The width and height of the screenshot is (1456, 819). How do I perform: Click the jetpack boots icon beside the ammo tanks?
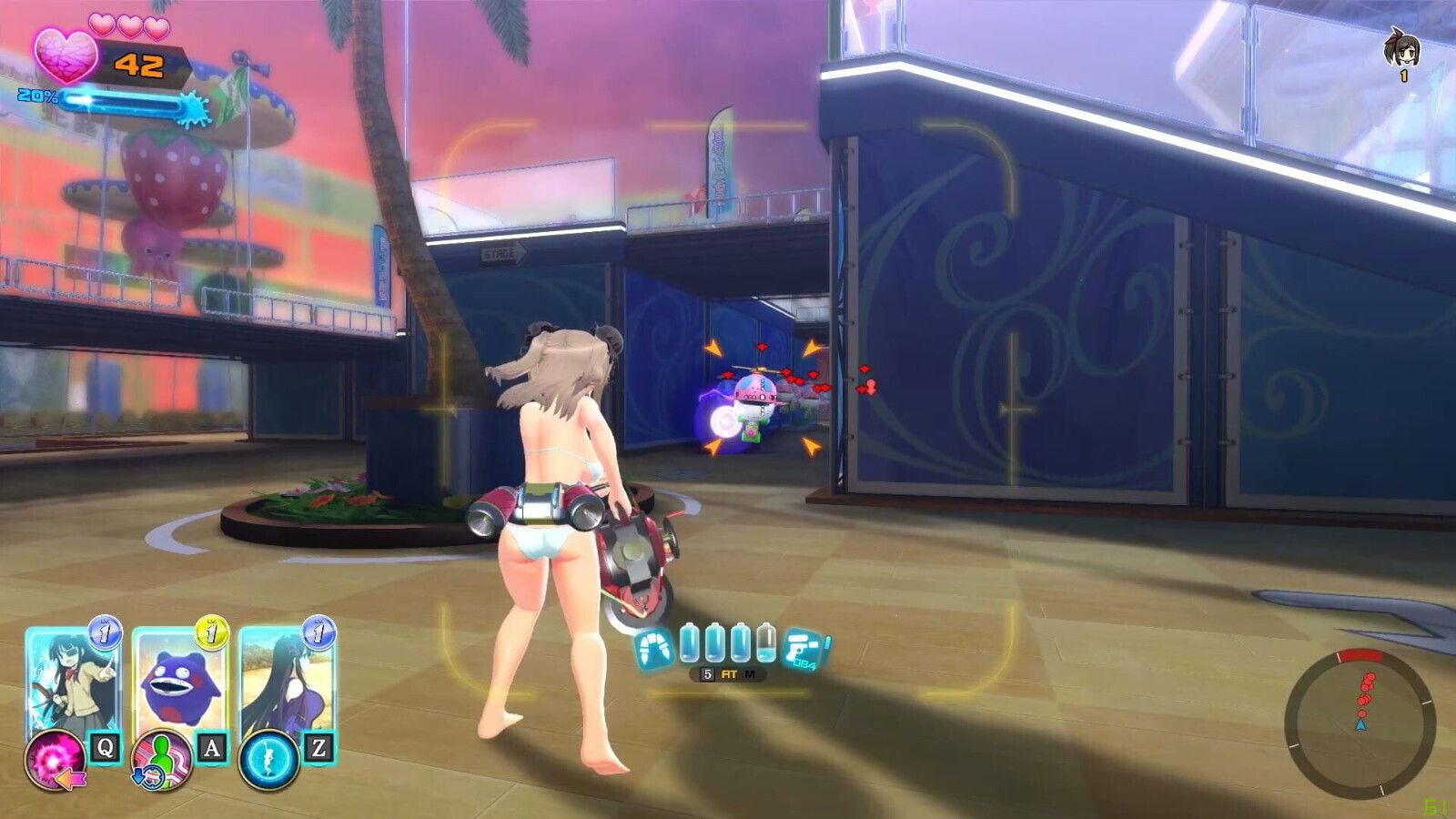click(653, 647)
